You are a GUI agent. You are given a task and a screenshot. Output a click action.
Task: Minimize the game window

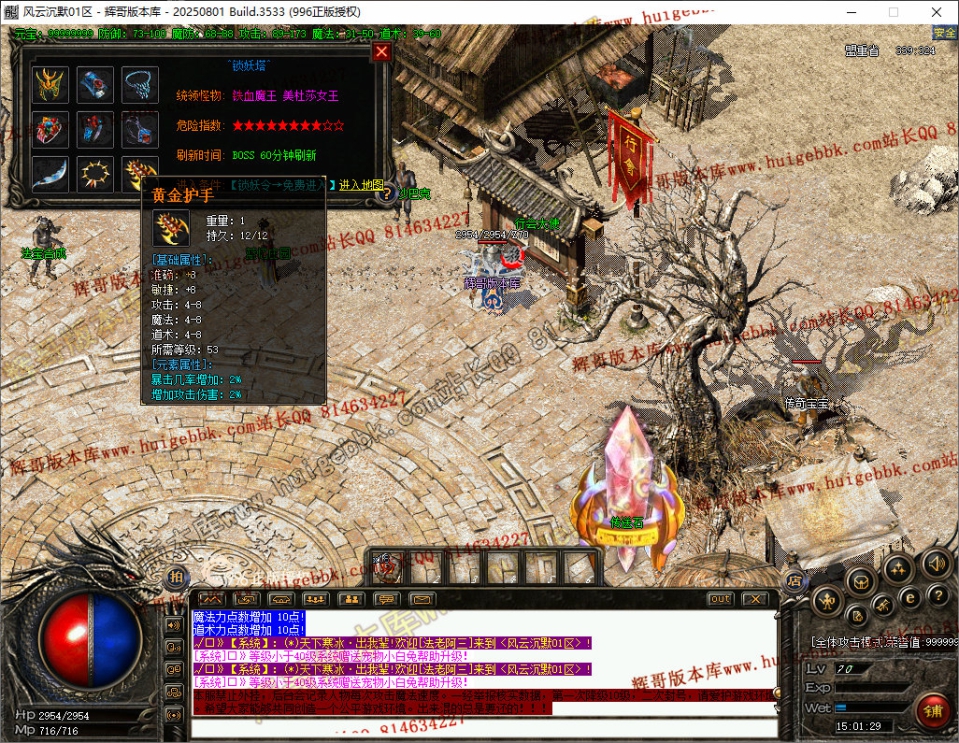[x=848, y=12]
